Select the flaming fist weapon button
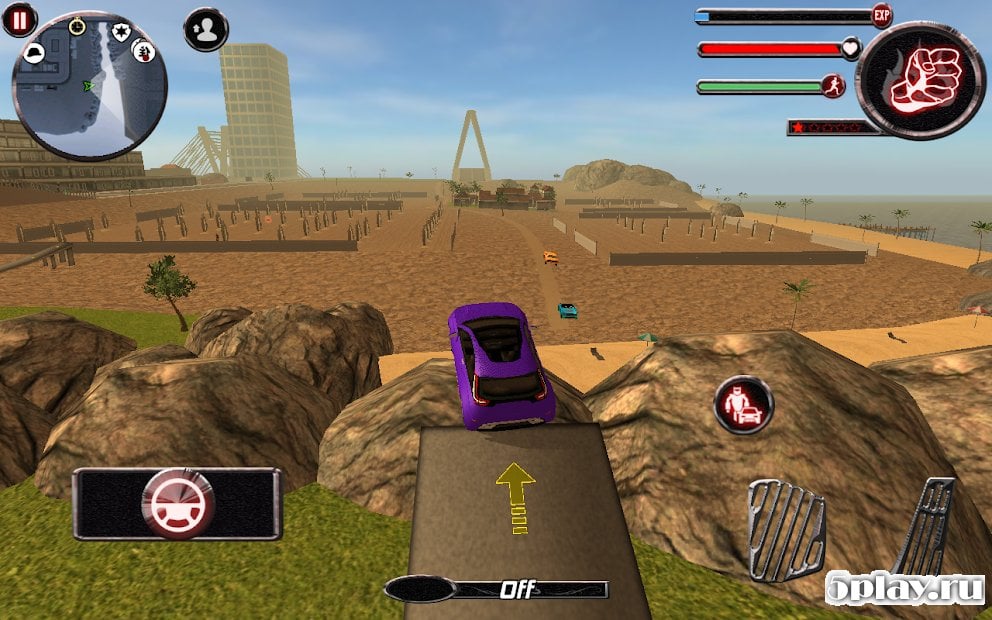Screen dimensions: 992x620 (x=920, y=80)
